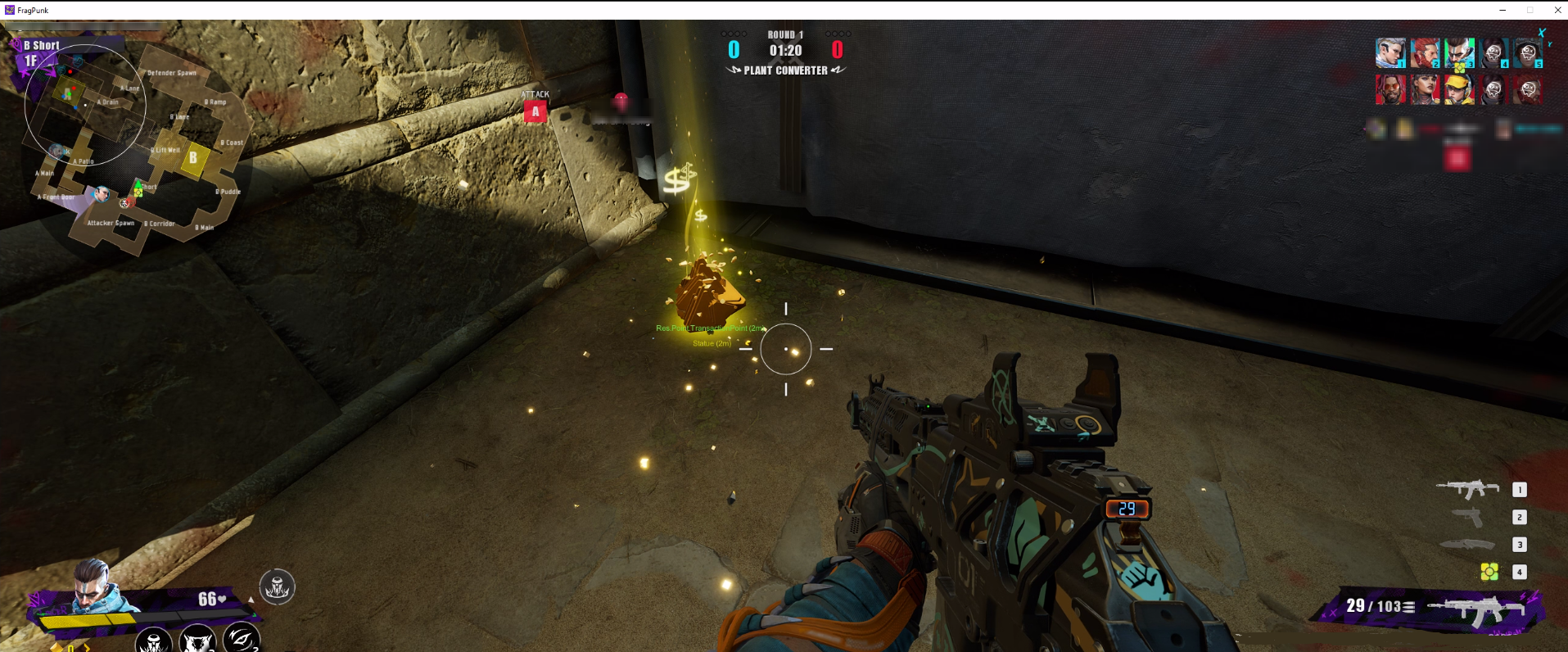Viewport: 1568px width, 652px height.
Task: Click the round ultimate icon beside the health bar
Action: tap(277, 587)
